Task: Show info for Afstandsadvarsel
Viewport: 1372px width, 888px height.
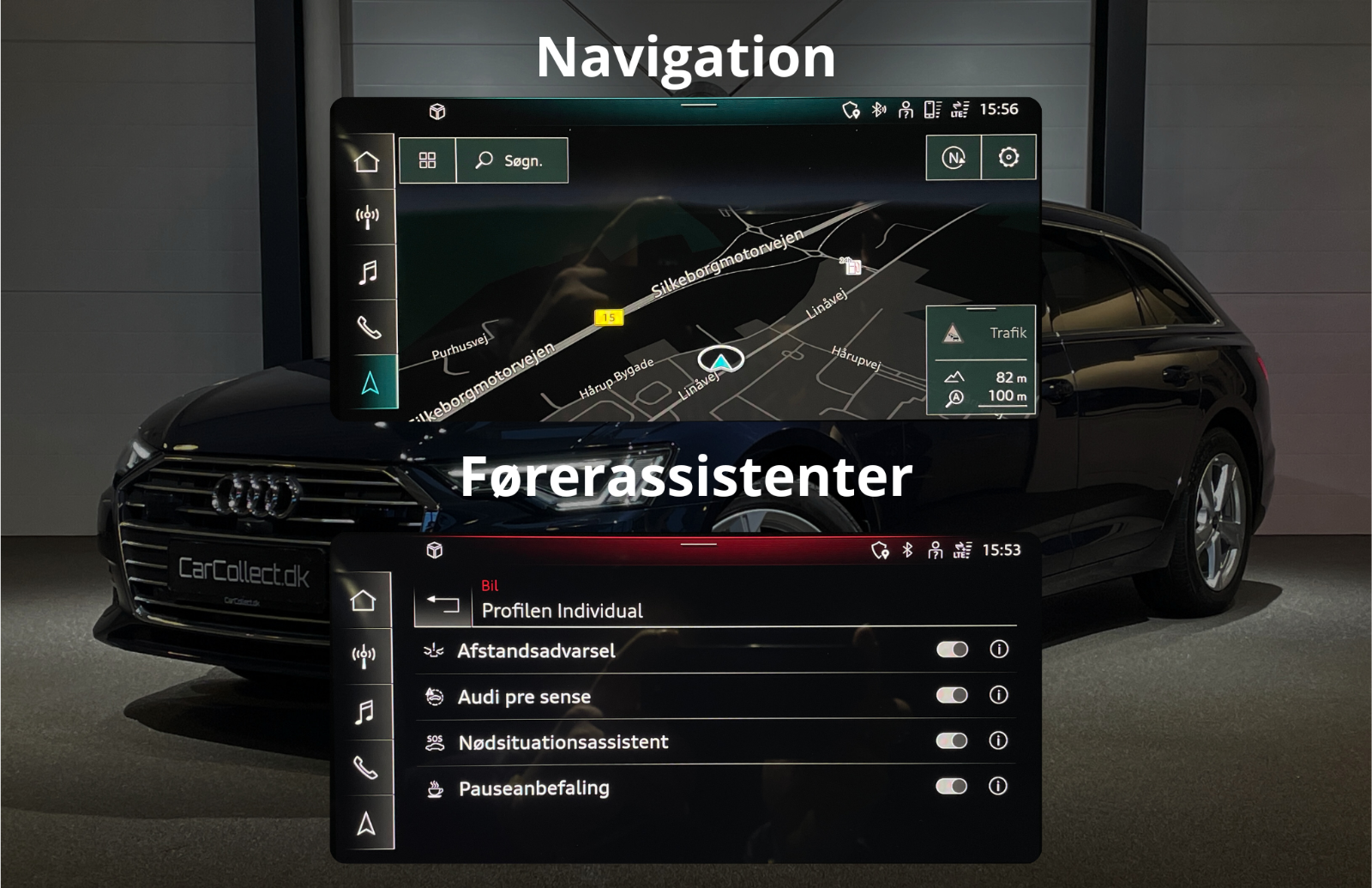Action: (x=999, y=649)
